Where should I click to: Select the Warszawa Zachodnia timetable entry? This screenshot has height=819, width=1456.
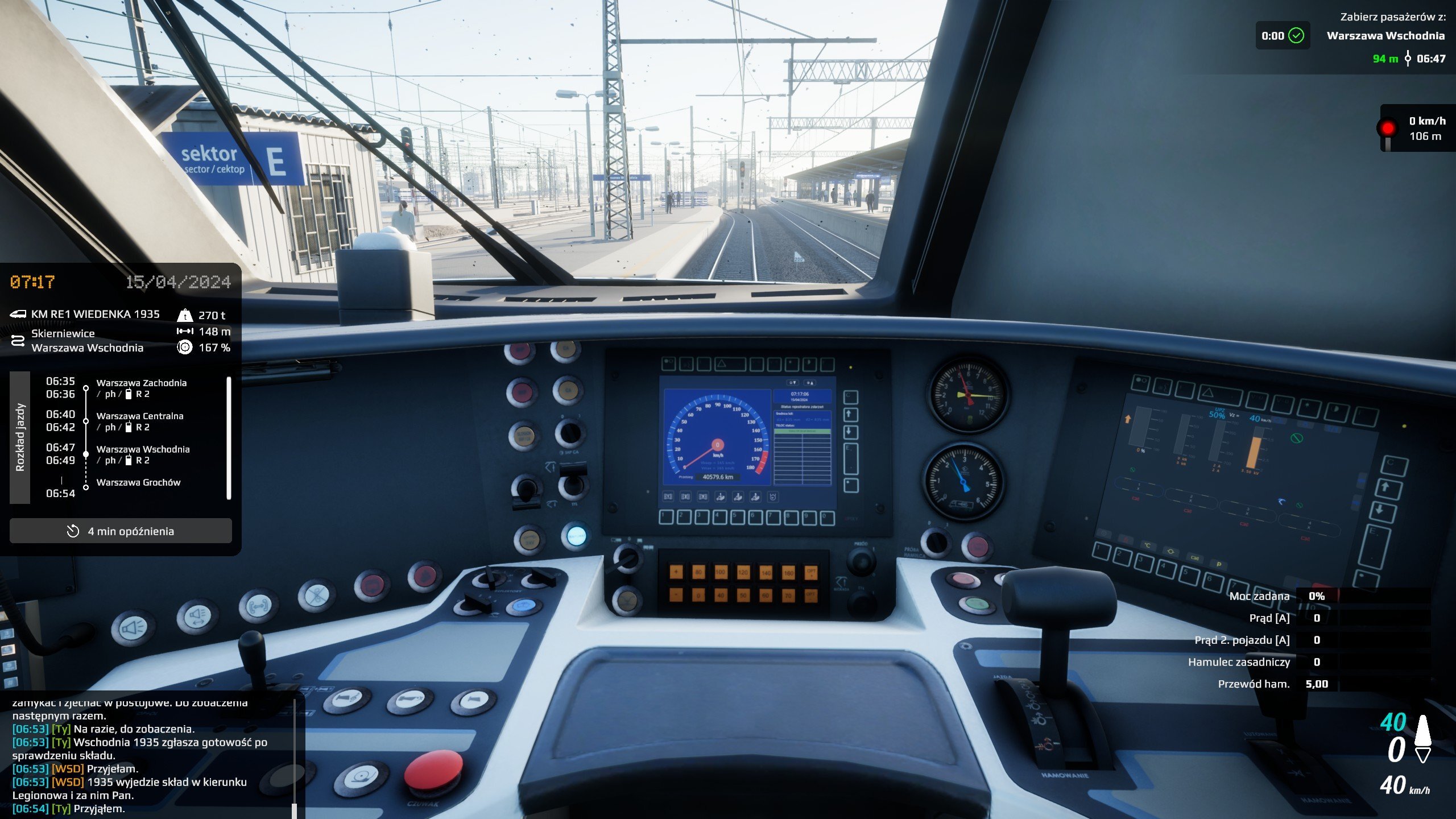coord(141,383)
